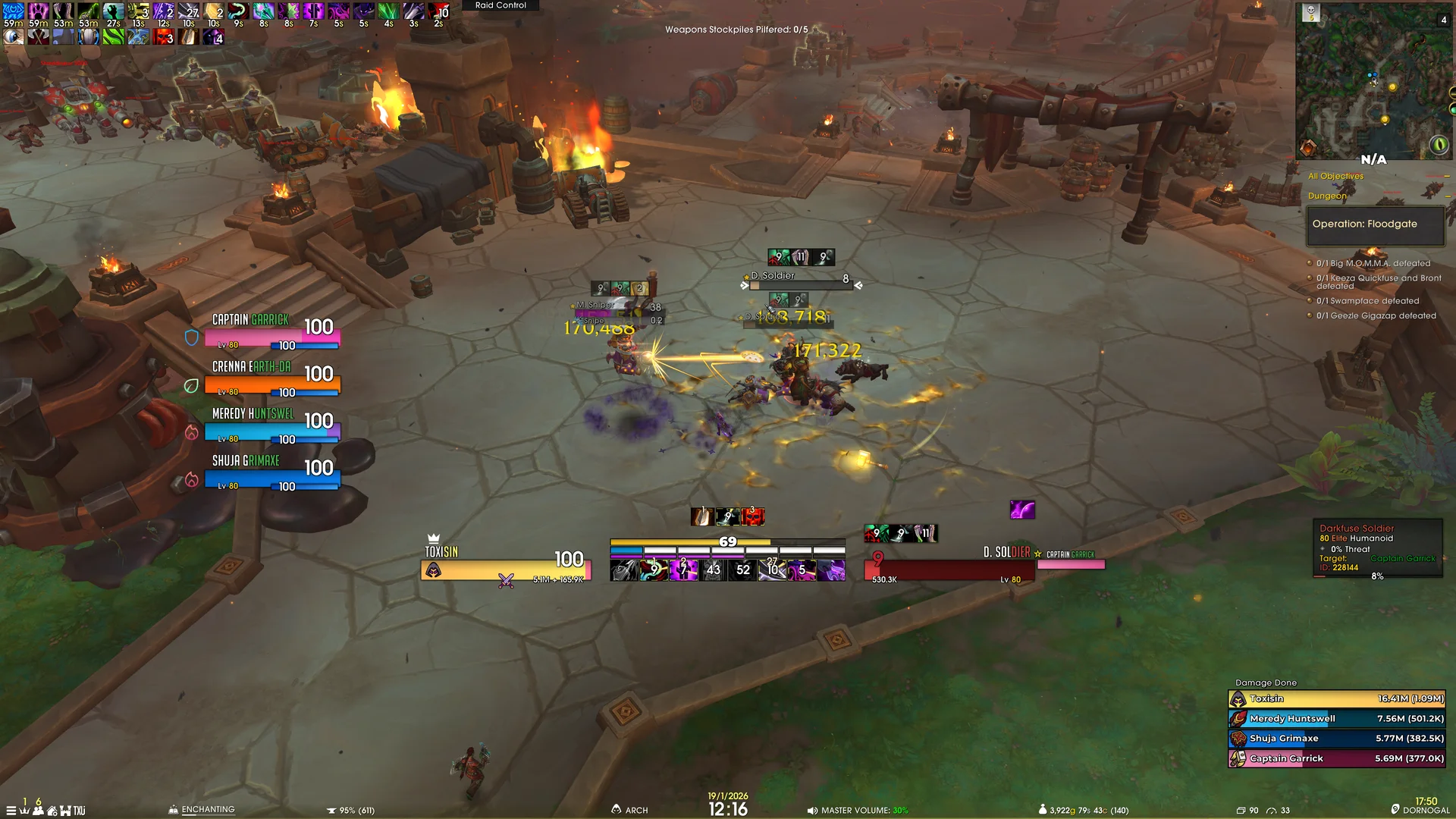This screenshot has width=1456, height=819.
Task: Open the Operation: Floodgate objective block
Action: [x=1374, y=224]
